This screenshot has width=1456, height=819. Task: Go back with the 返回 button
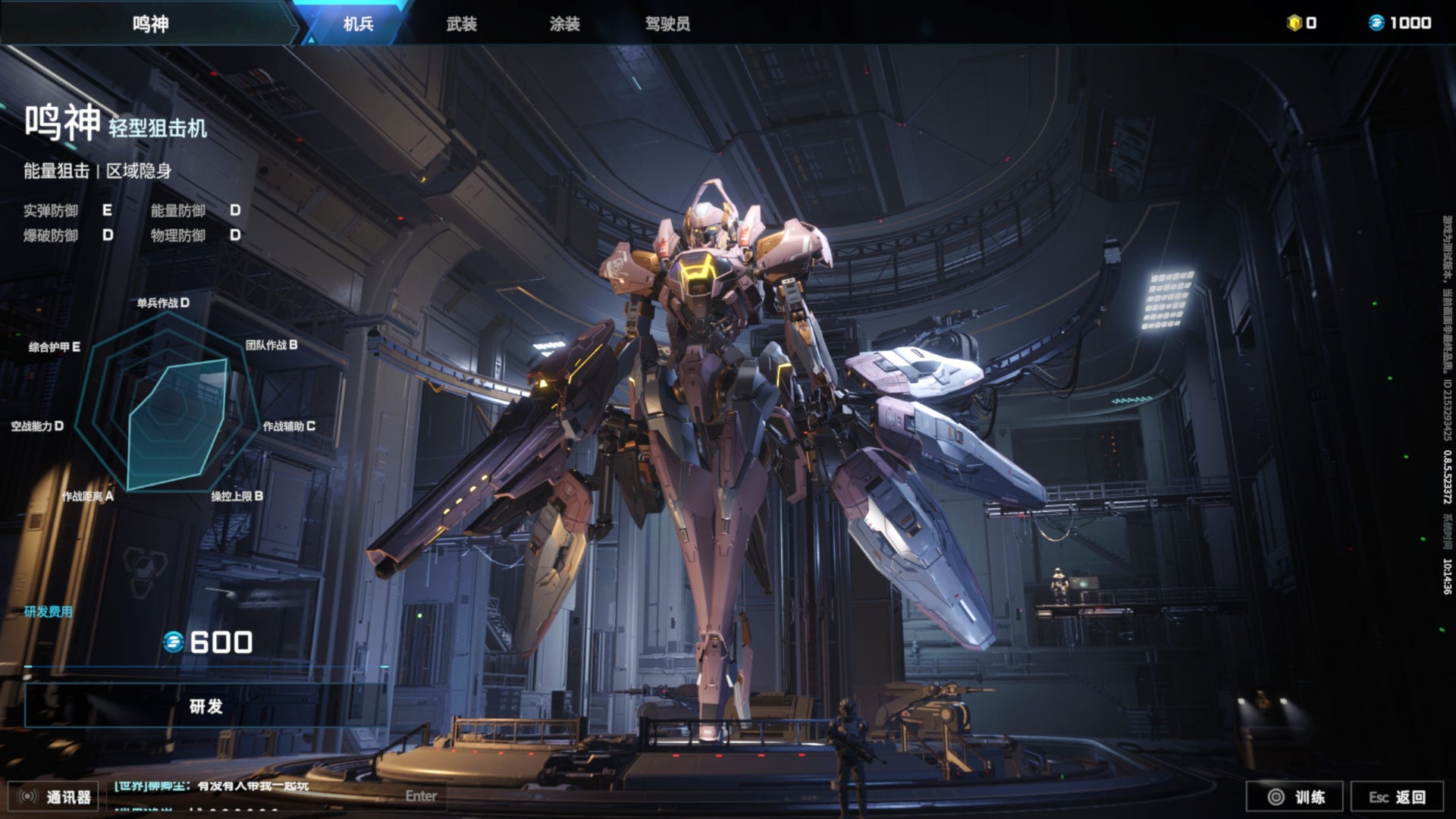(1398, 796)
